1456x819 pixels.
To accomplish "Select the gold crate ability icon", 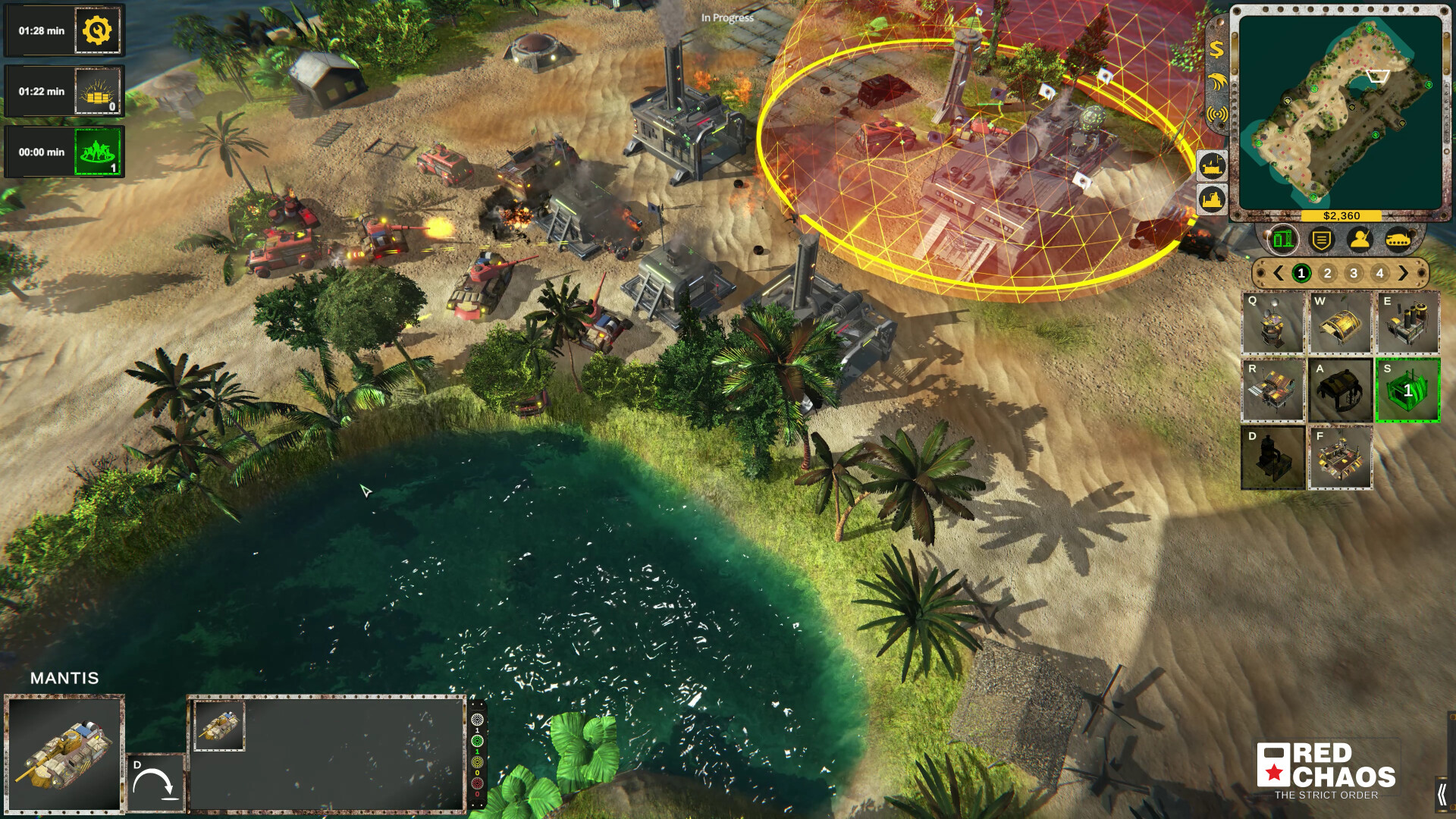I will tap(96, 91).
